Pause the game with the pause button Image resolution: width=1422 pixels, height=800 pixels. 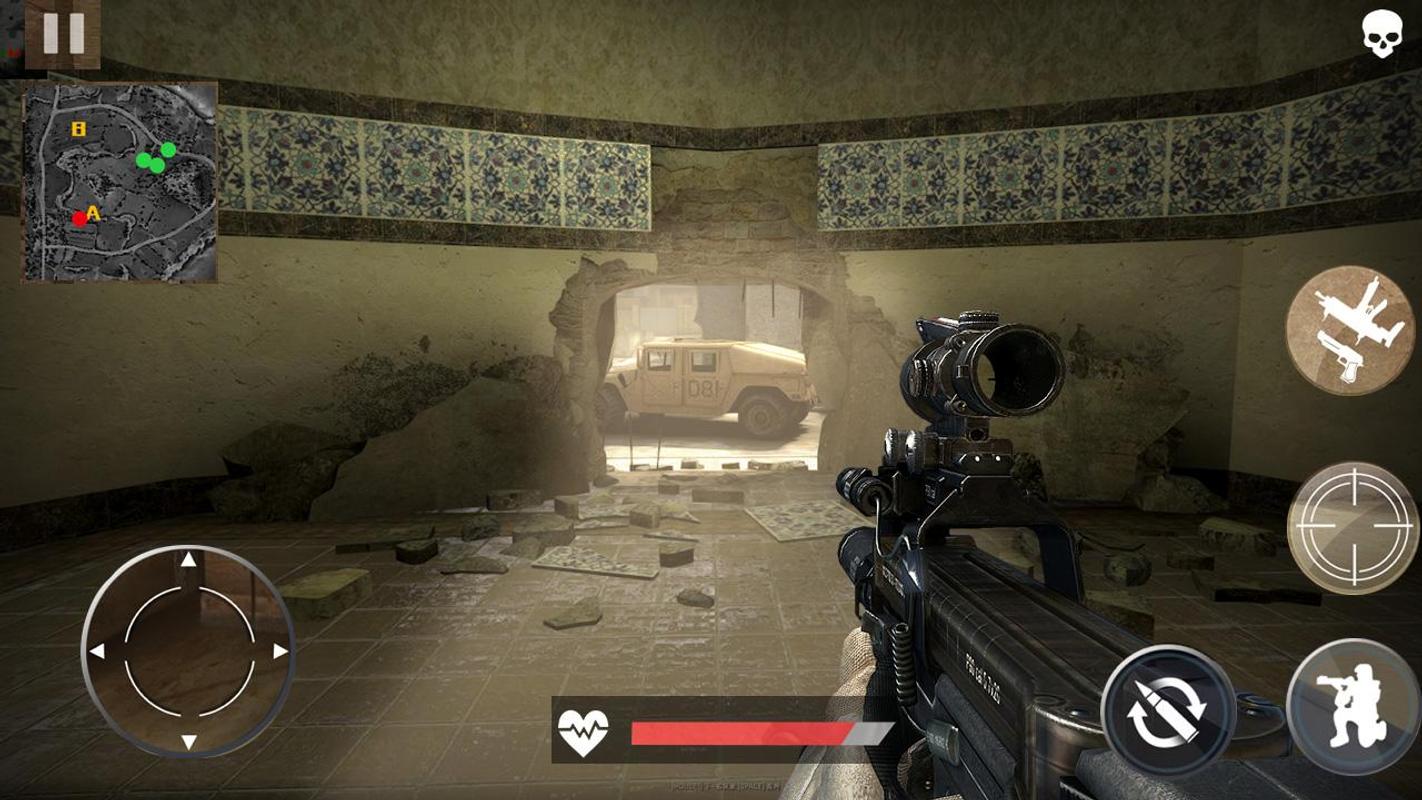(x=62, y=33)
